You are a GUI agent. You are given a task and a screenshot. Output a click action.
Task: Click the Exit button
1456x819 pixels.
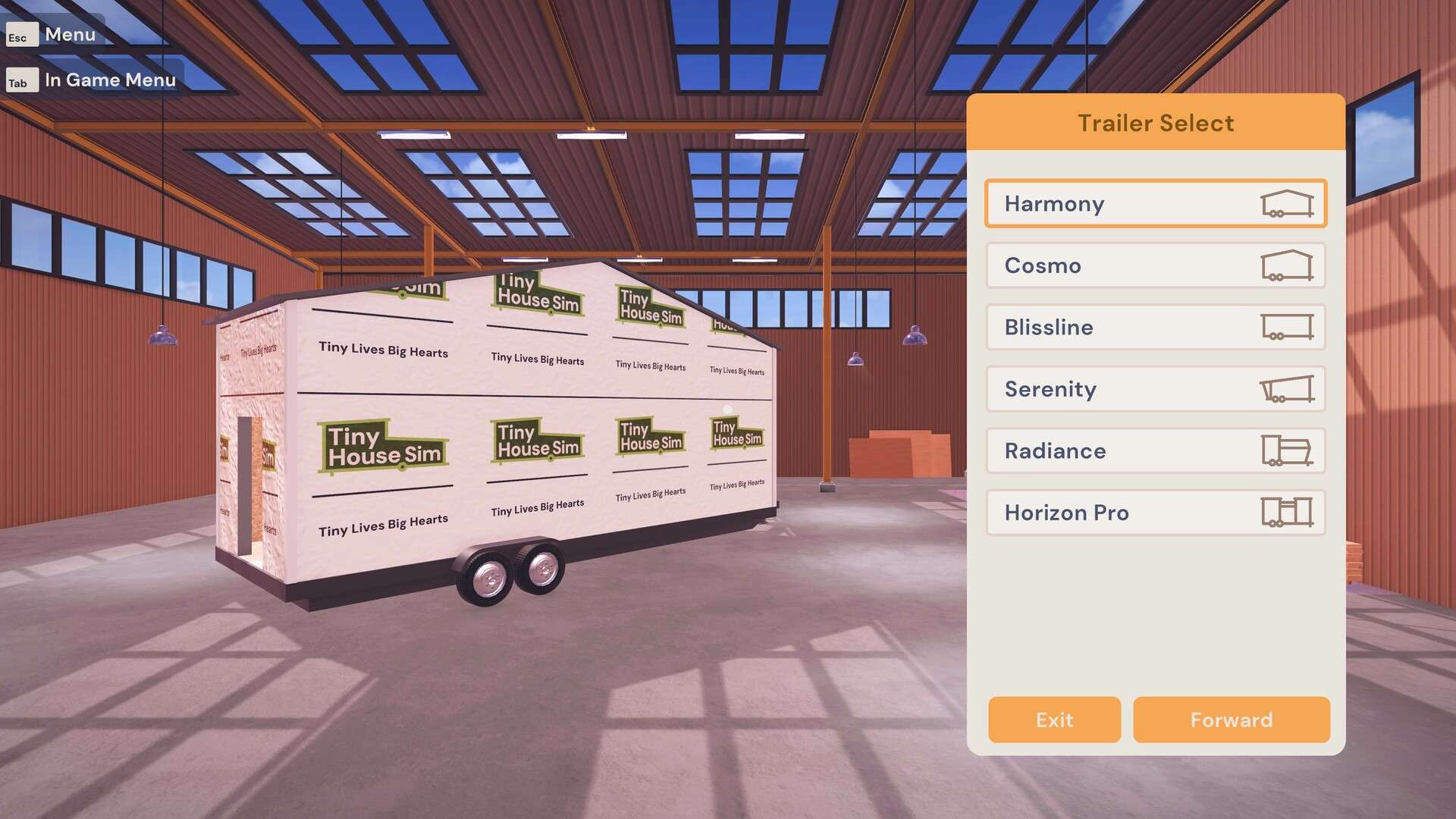pyautogui.click(x=1053, y=720)
